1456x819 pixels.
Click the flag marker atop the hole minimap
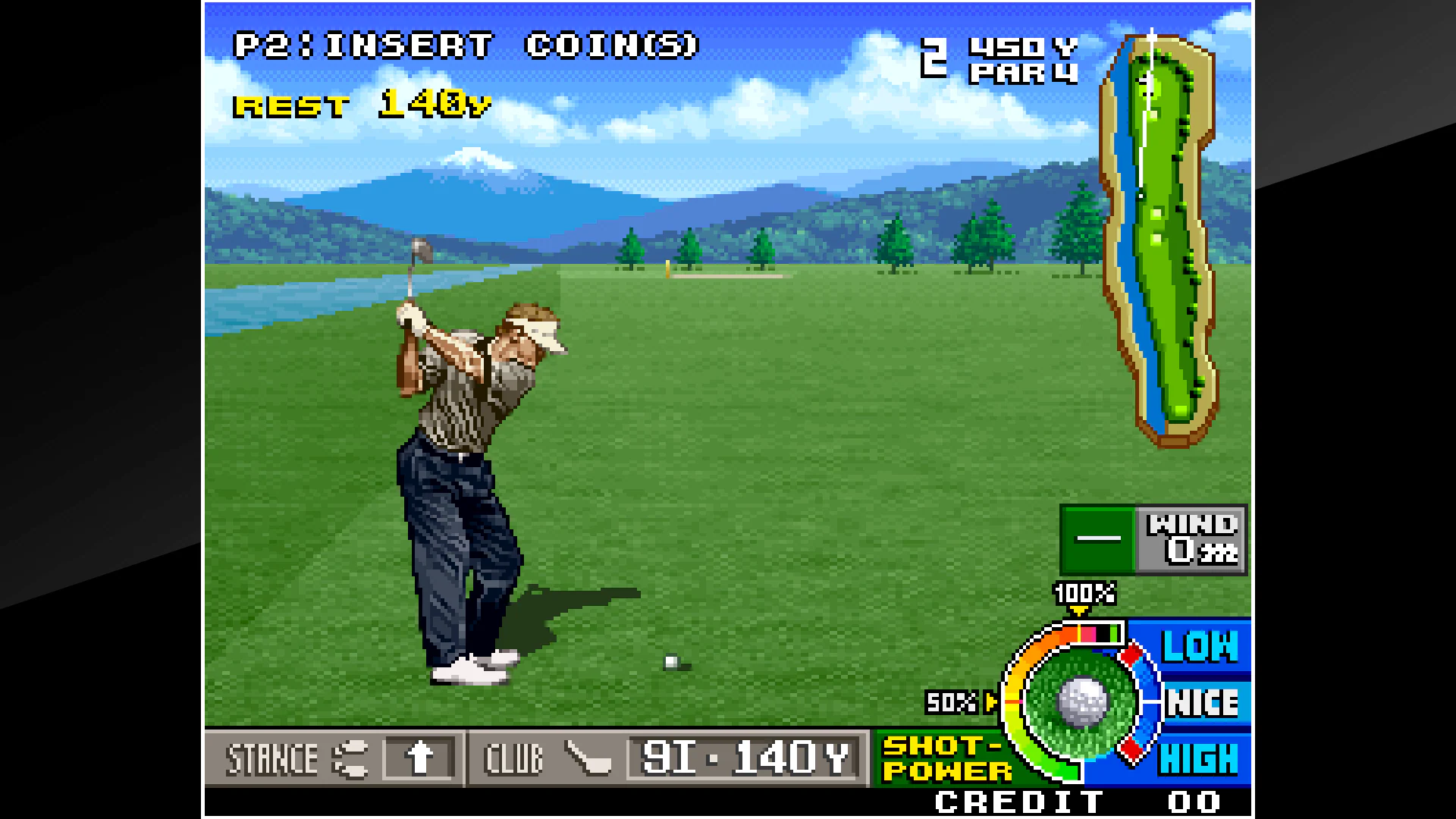1153,34
